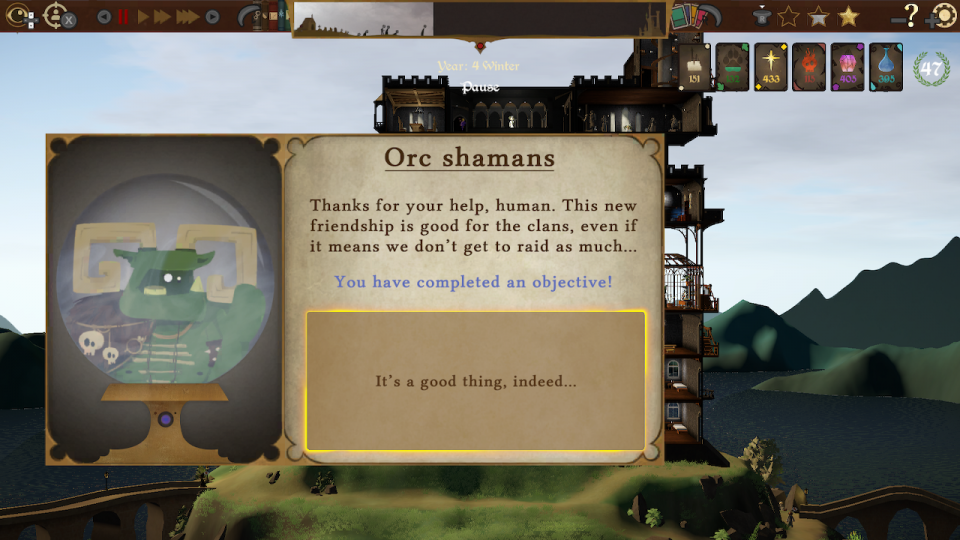The height and width of the screenshot is (540, 960).
Task: Click the anvil icon in the top bar
Action: (762, 16)
